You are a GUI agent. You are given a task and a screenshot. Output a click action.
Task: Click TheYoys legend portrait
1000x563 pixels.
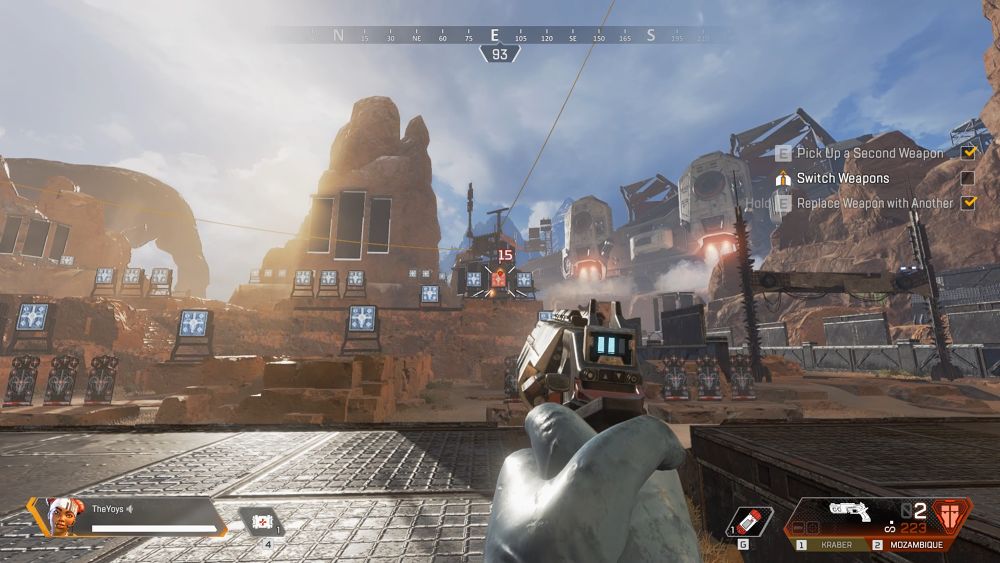(63, 516)
